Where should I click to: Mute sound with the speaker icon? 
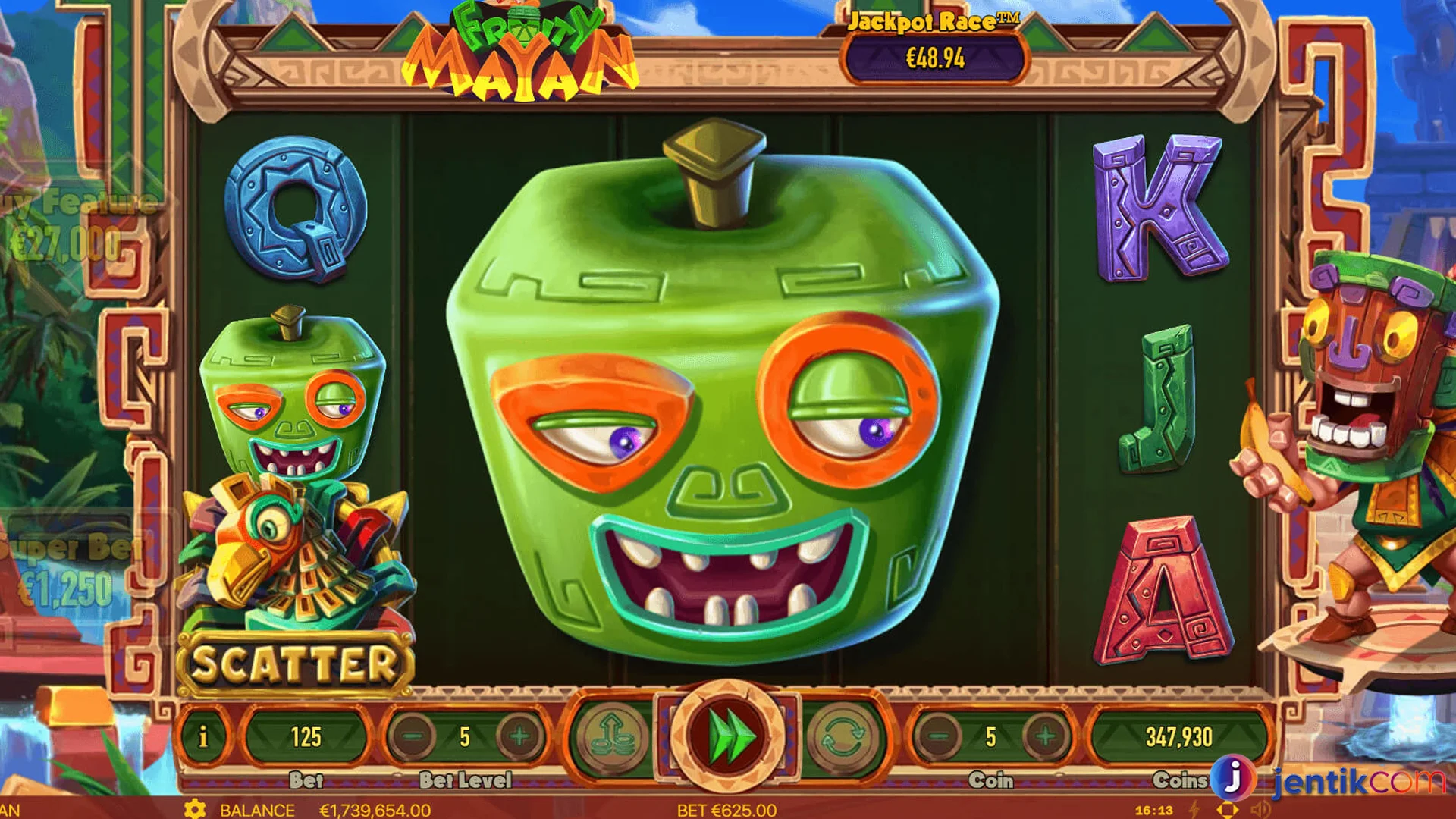click(x=1260, y=808)
